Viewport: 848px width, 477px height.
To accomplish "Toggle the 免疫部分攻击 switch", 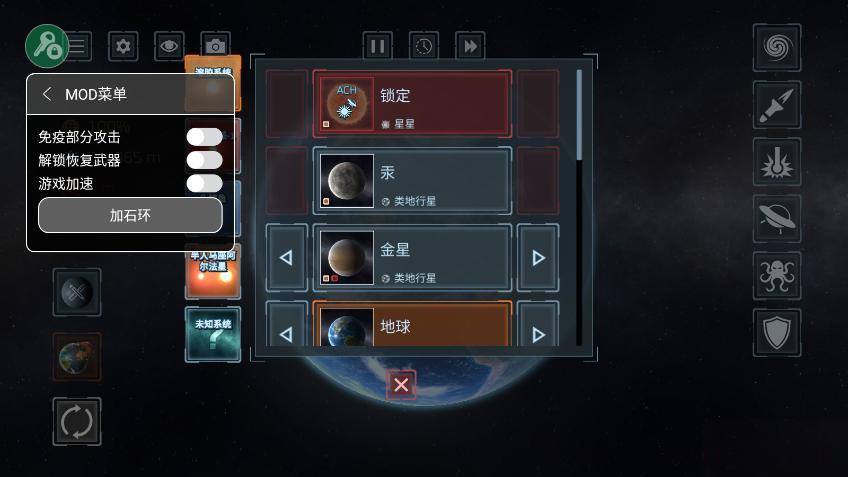I will (x=204, y=137).
